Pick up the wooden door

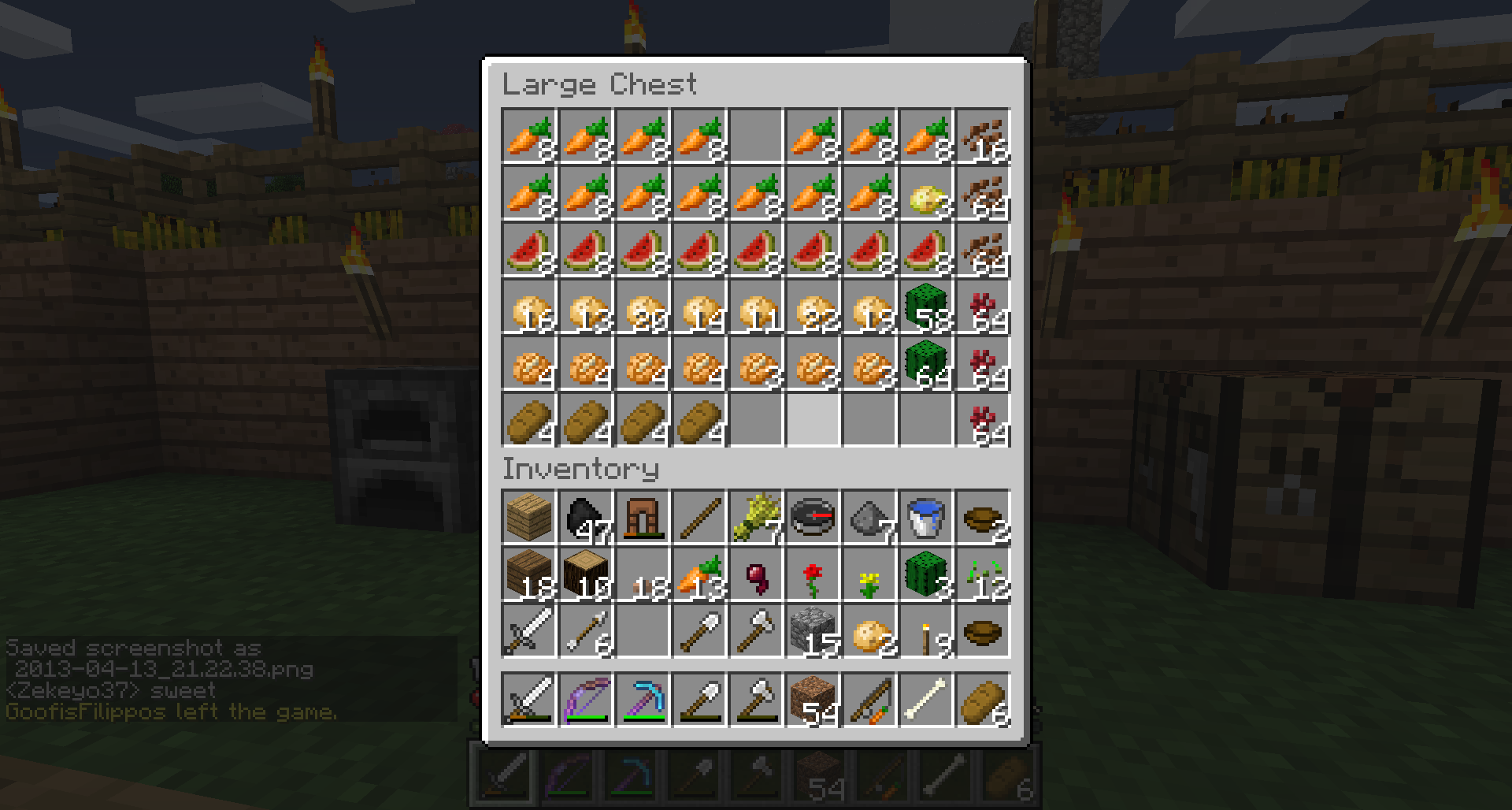pyautogui.click(x=643, y=518)
